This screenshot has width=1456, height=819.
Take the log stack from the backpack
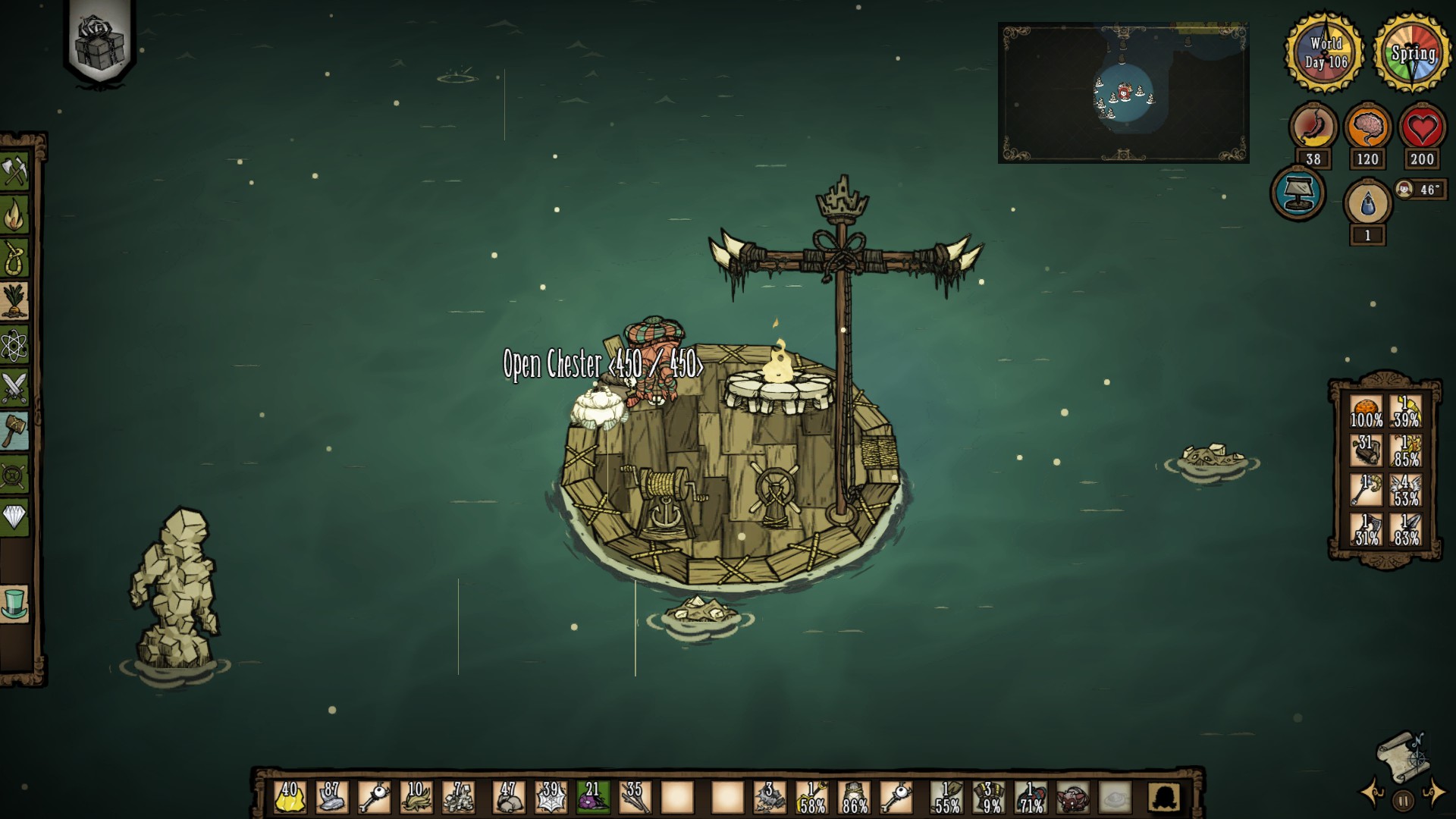[x=1367, y=450]
